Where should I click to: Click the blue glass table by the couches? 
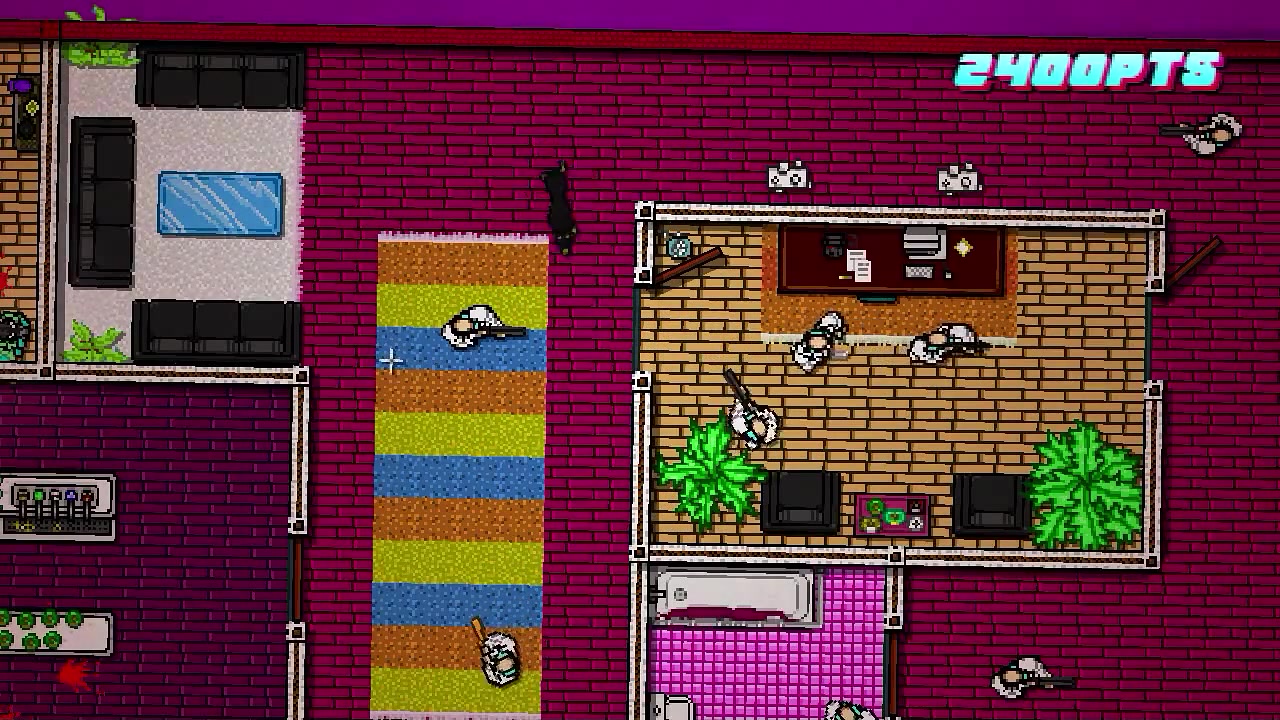point(219,204)
